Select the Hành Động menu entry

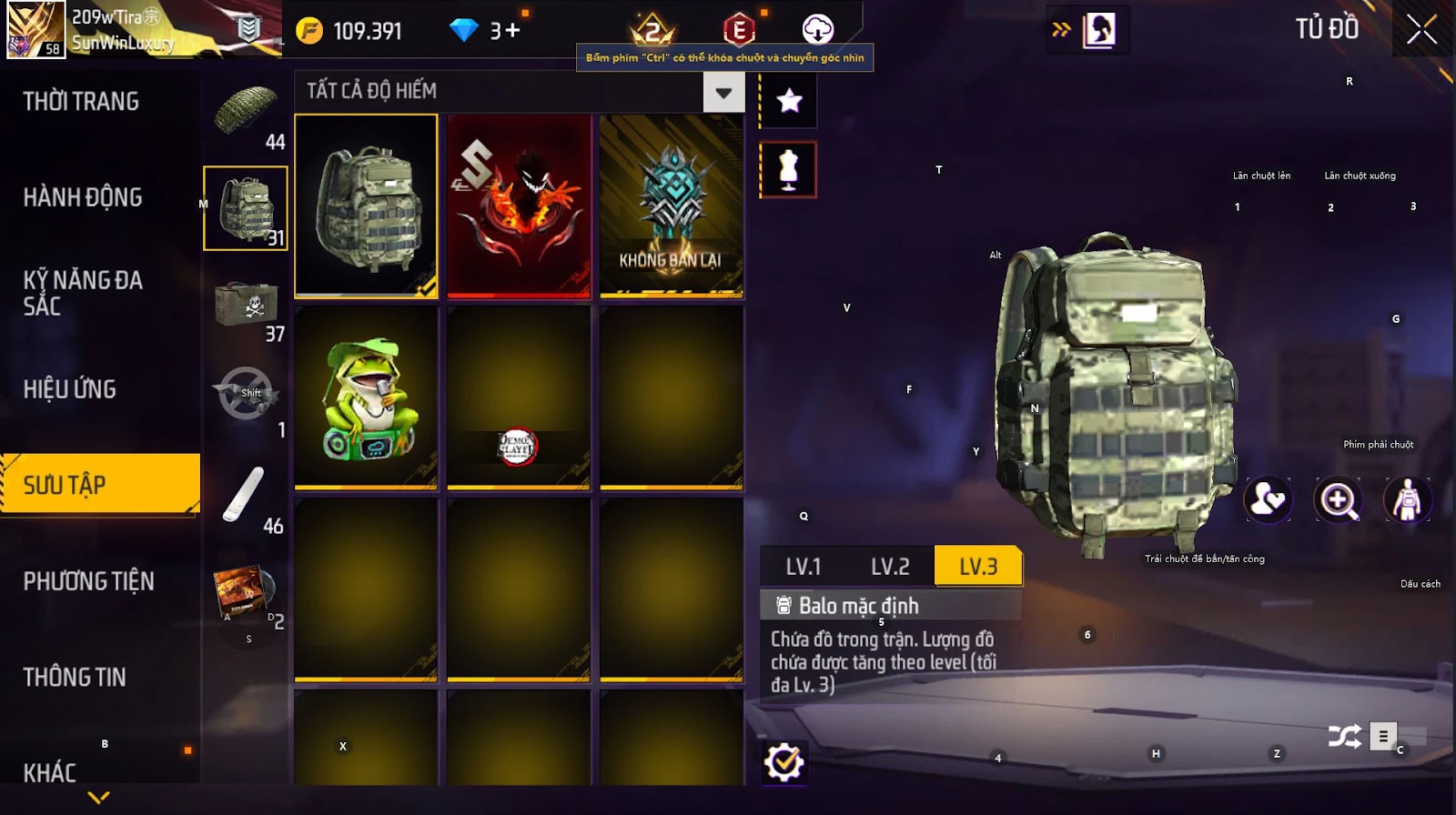pos(83,196)
